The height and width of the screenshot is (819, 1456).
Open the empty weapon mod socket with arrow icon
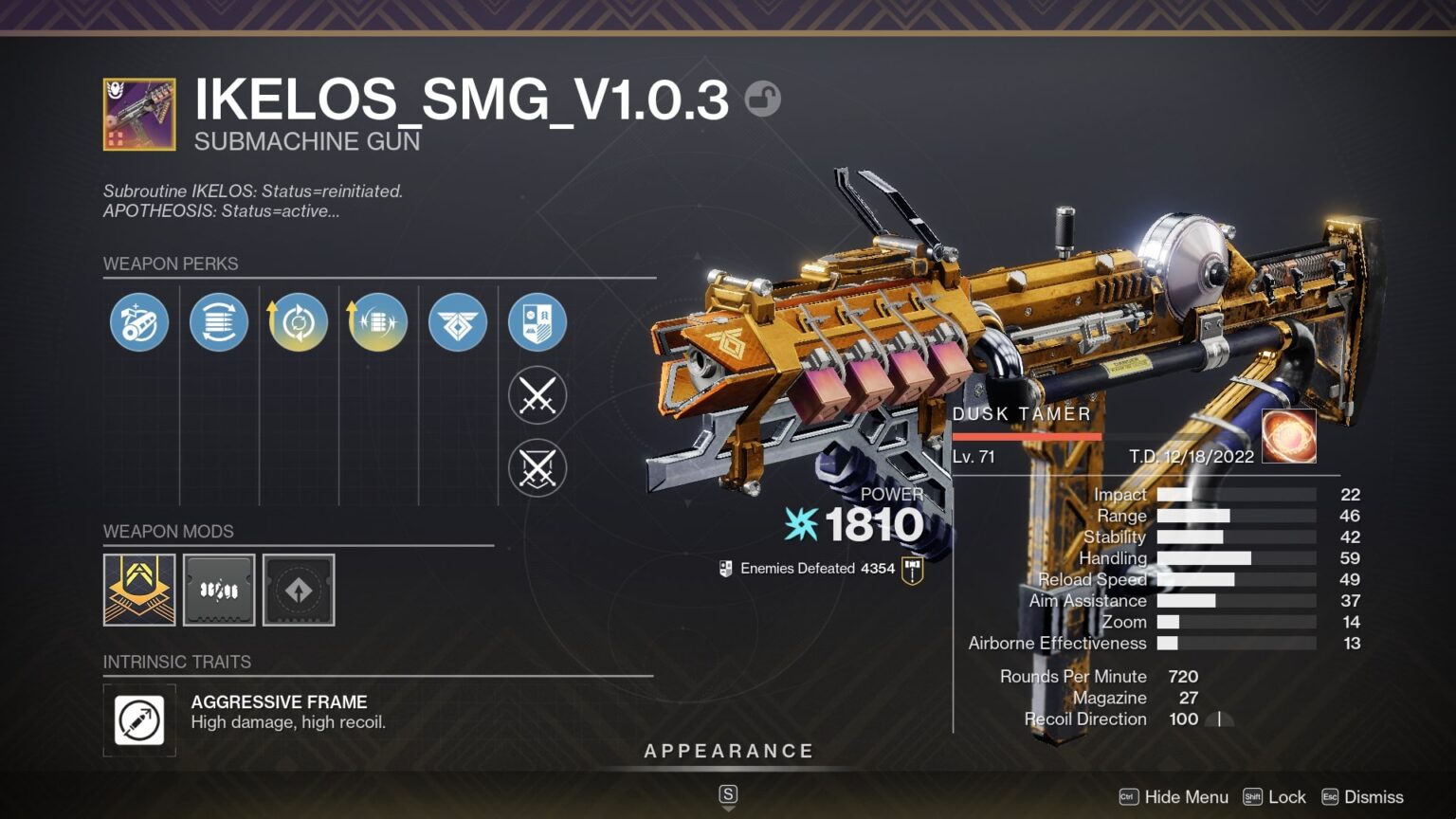(299, 590)
